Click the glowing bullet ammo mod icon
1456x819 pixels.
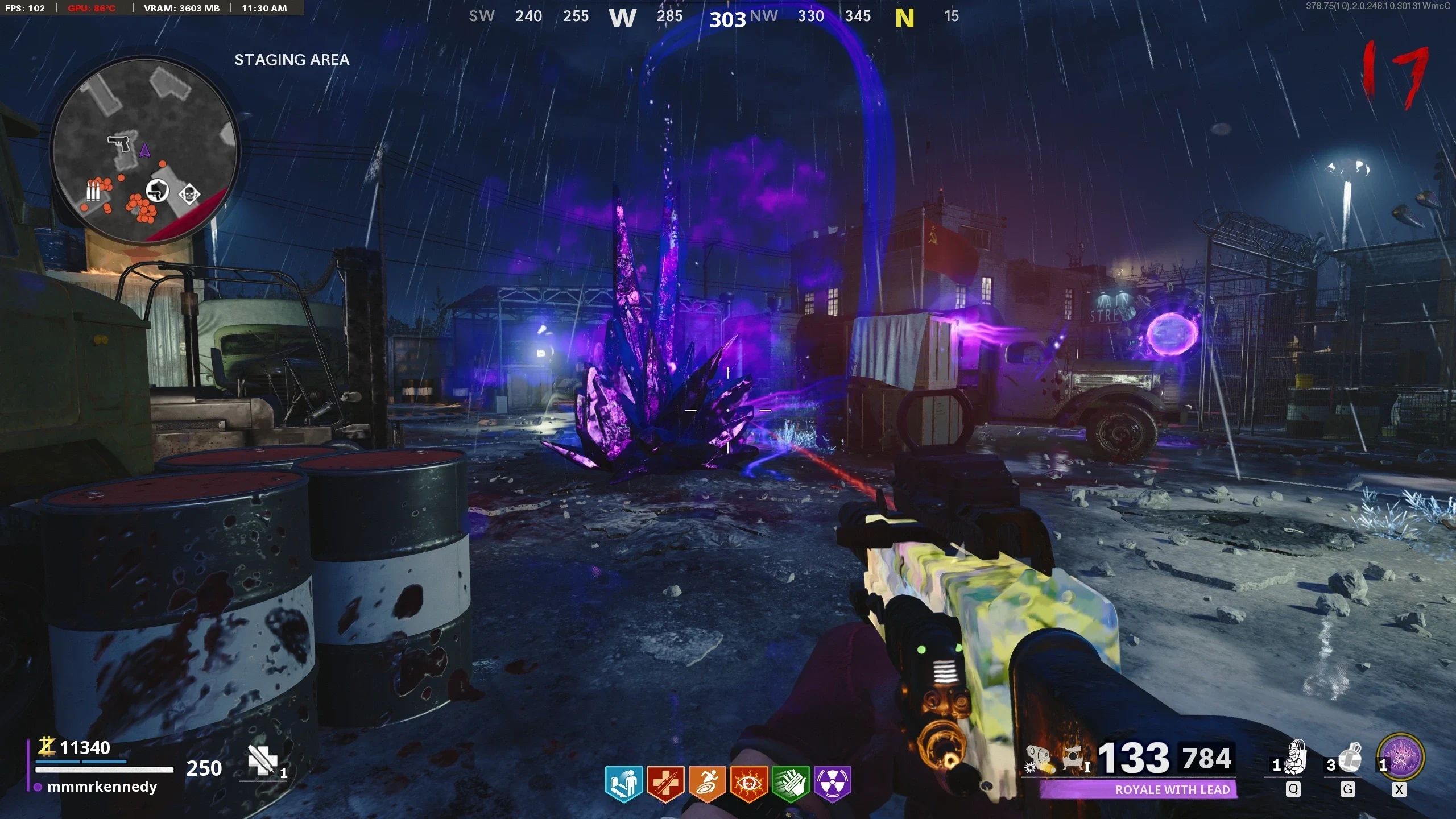point(1039,759)
